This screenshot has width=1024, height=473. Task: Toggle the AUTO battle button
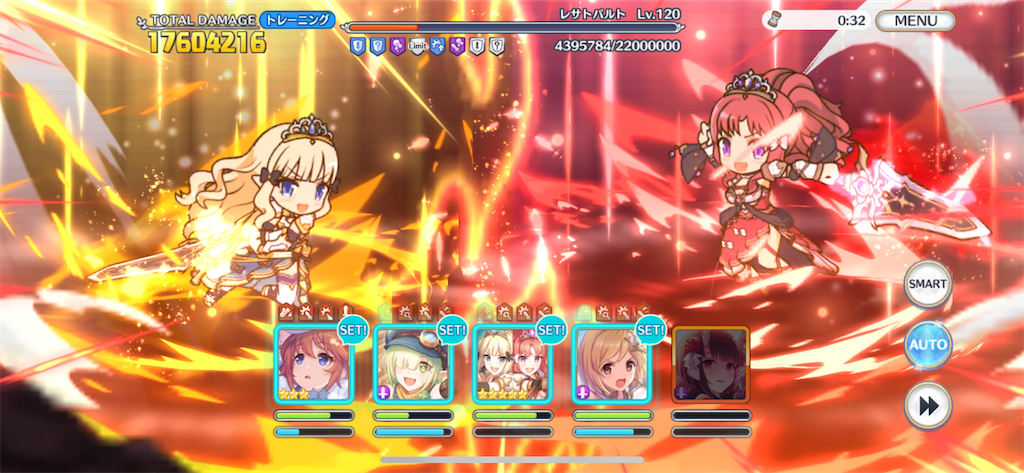tap(927, 345)
